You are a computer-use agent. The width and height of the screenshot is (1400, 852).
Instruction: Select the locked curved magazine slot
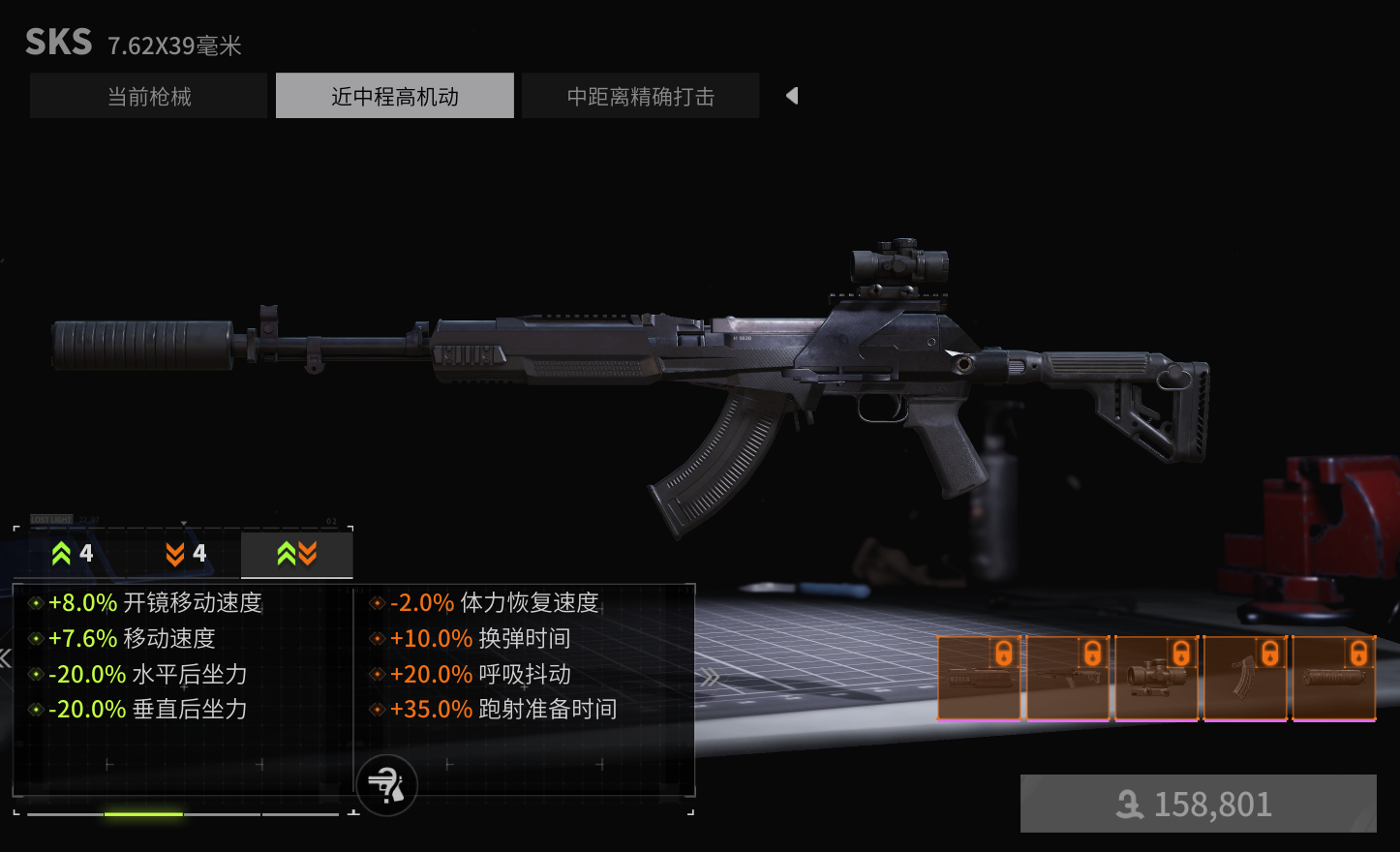pos(1245,678)
